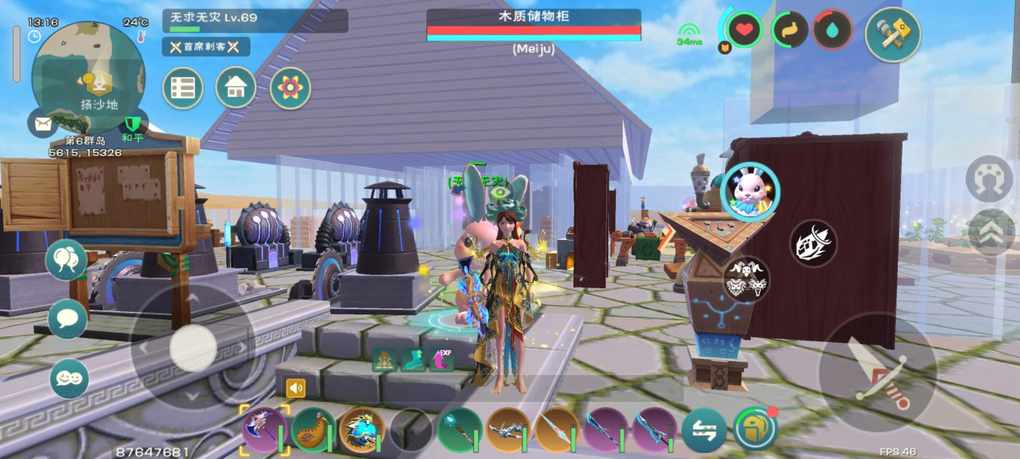
Task: Tap the double-chevron jump button
Action: (x=990, y=233)
